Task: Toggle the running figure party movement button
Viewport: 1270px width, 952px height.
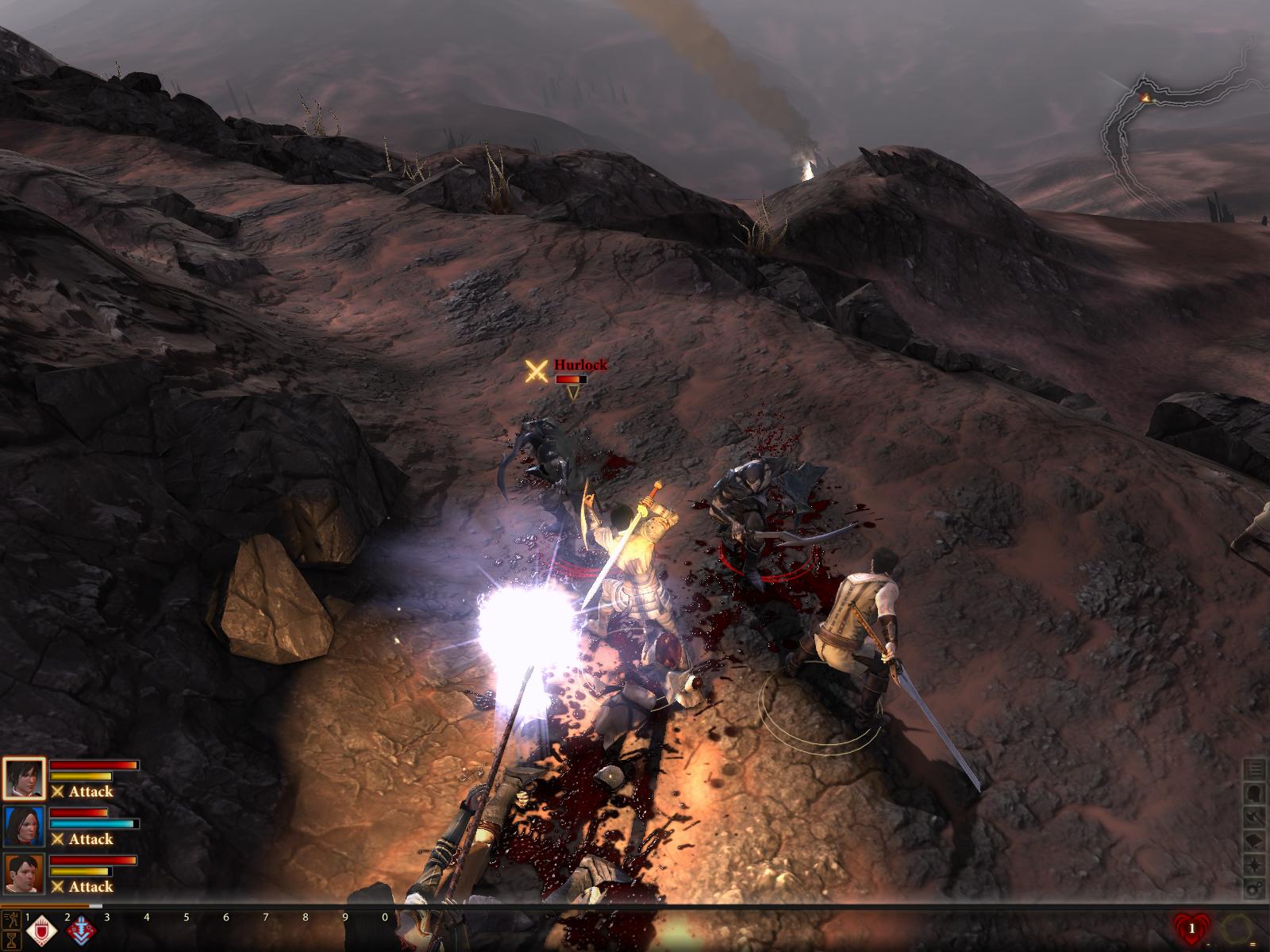Action: 11,920
